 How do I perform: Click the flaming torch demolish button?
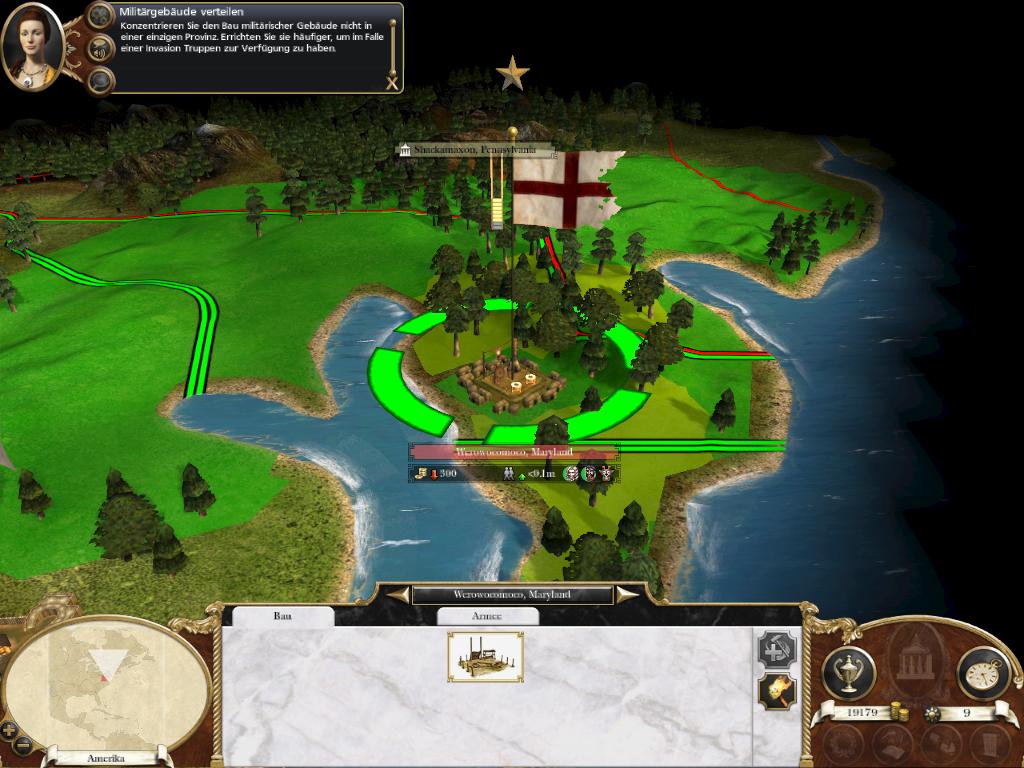click(x=777, y=690)
